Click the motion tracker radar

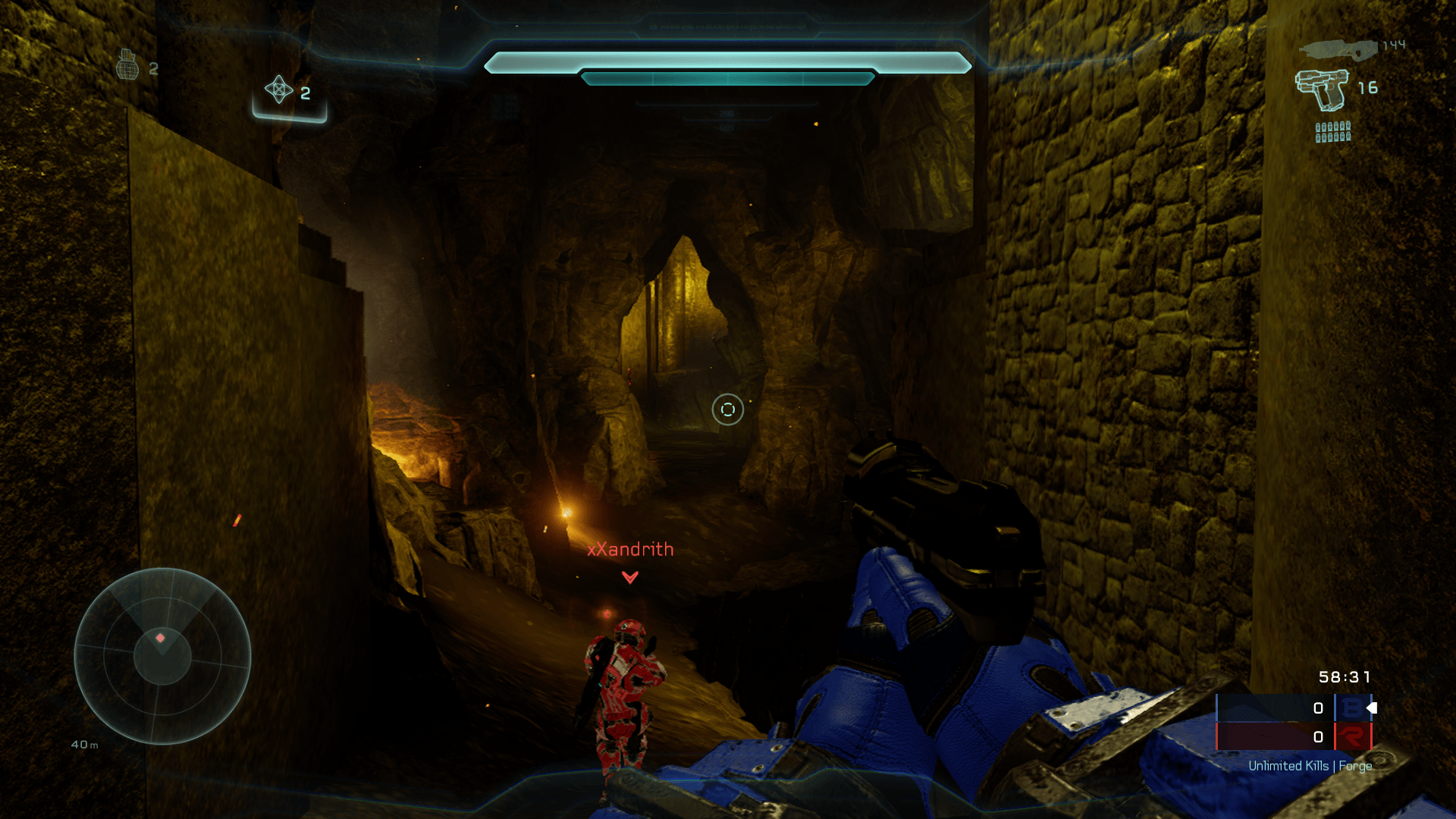pyautogui.click(x=162, y=656)
